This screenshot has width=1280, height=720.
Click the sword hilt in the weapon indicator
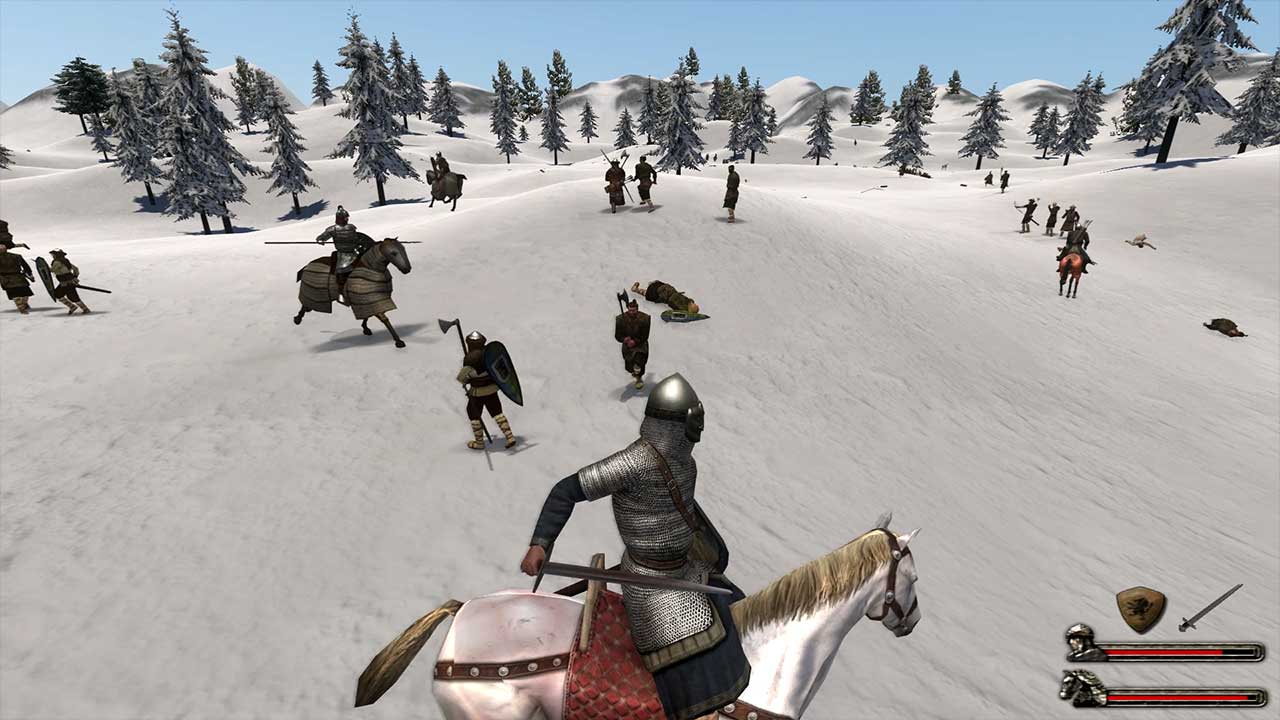(1186, 623)
